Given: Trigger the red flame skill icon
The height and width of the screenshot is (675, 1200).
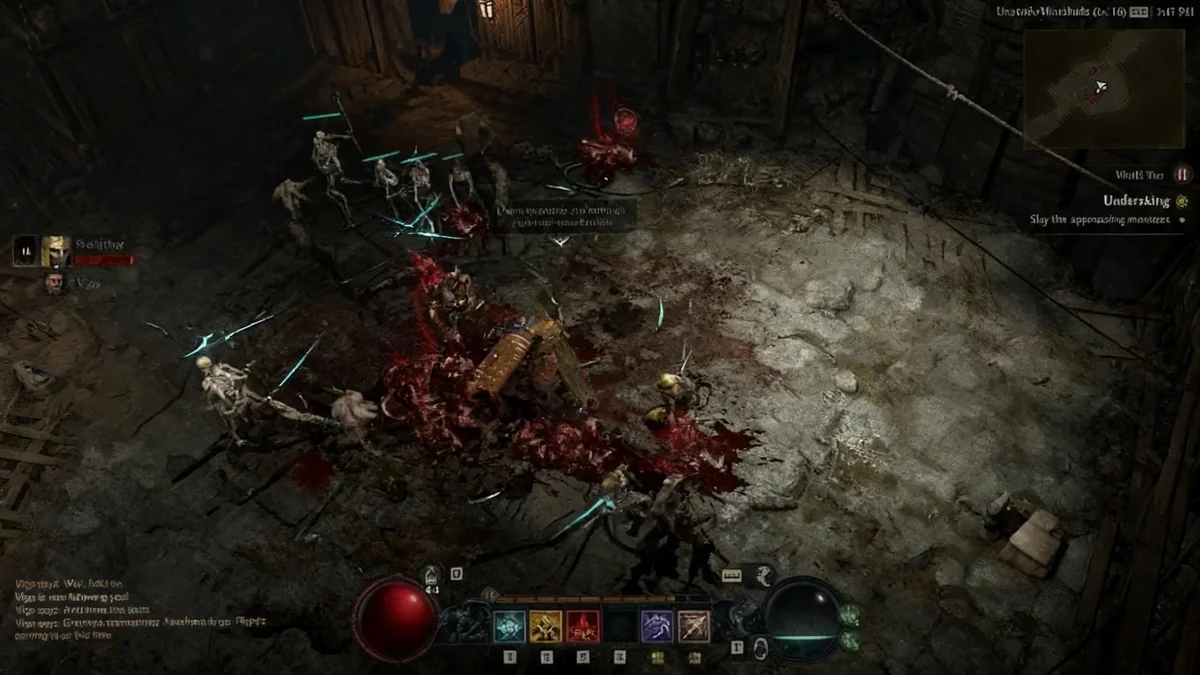Looking at the screenshot, I should click(x=583, y=626).
